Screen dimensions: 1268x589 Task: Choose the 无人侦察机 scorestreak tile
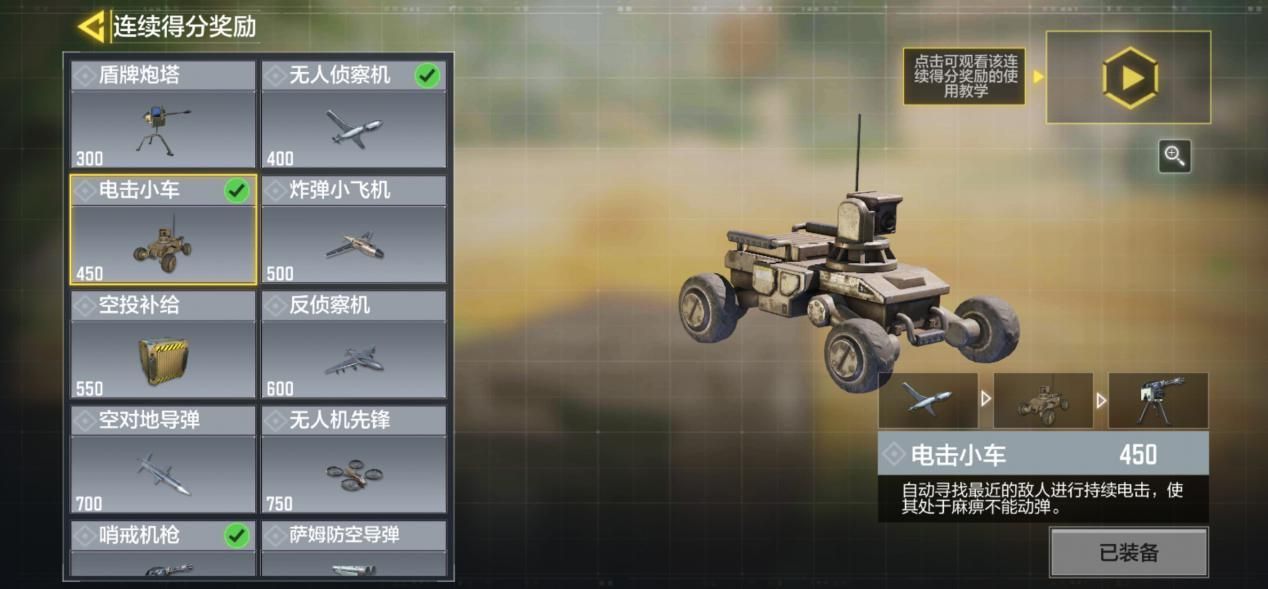click(x=354, y=115)
